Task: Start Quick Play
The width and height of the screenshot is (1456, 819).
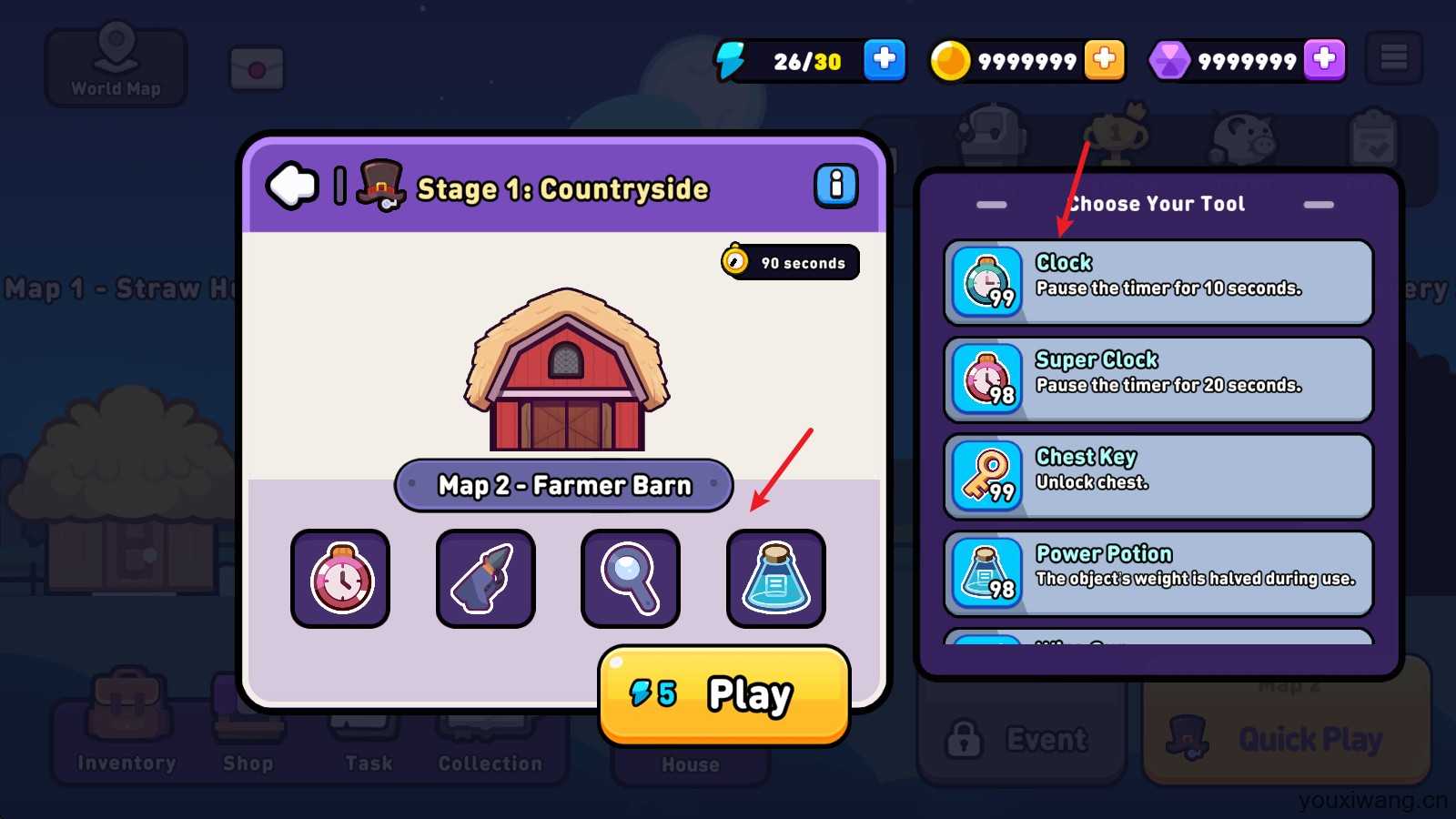Action: pos(1287,737)
